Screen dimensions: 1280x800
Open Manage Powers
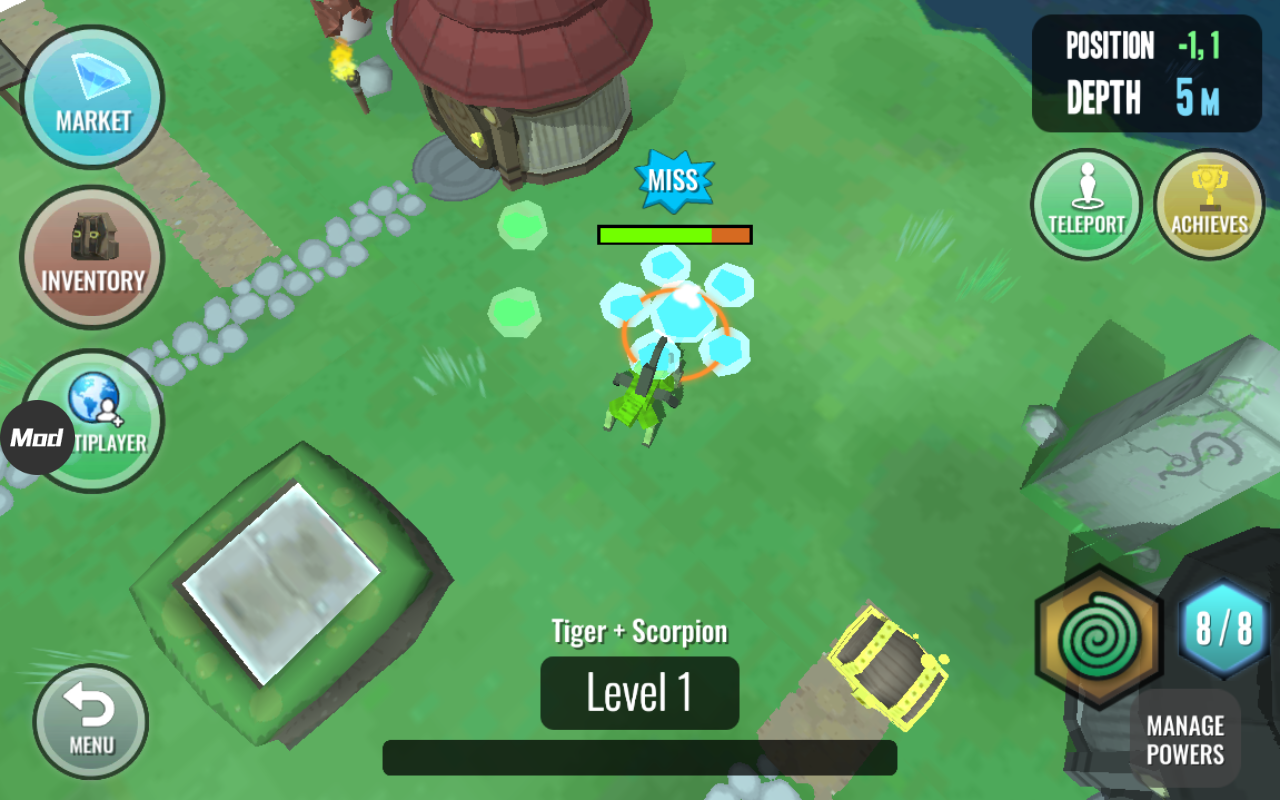point(1185,740)
